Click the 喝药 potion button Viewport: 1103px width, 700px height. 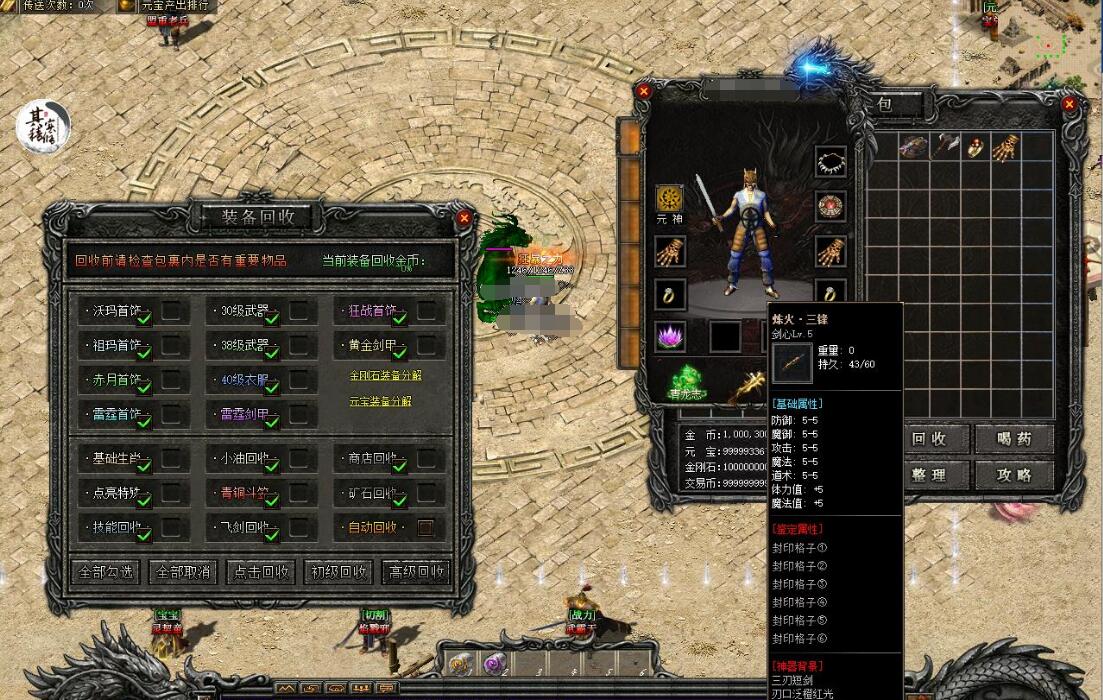pos(1014,439)
